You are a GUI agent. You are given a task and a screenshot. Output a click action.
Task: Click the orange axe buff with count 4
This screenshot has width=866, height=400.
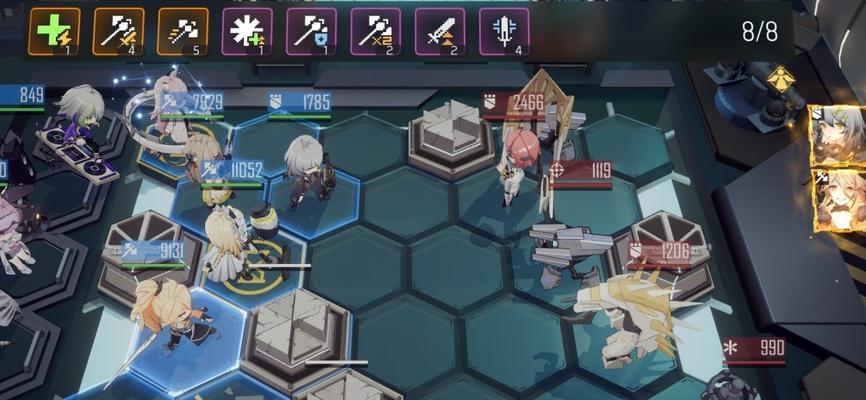(118, 31)
